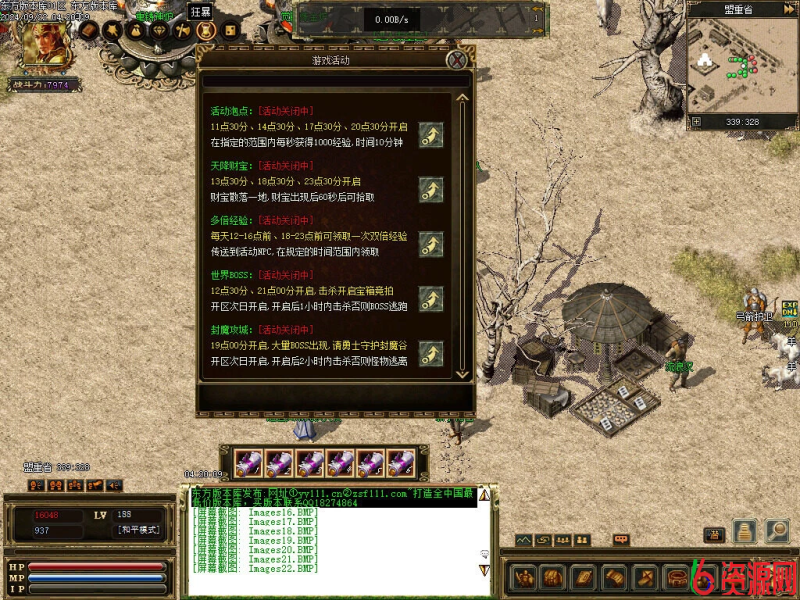Choose the 封魔攻城 activity arrow button

coord(431,352)
